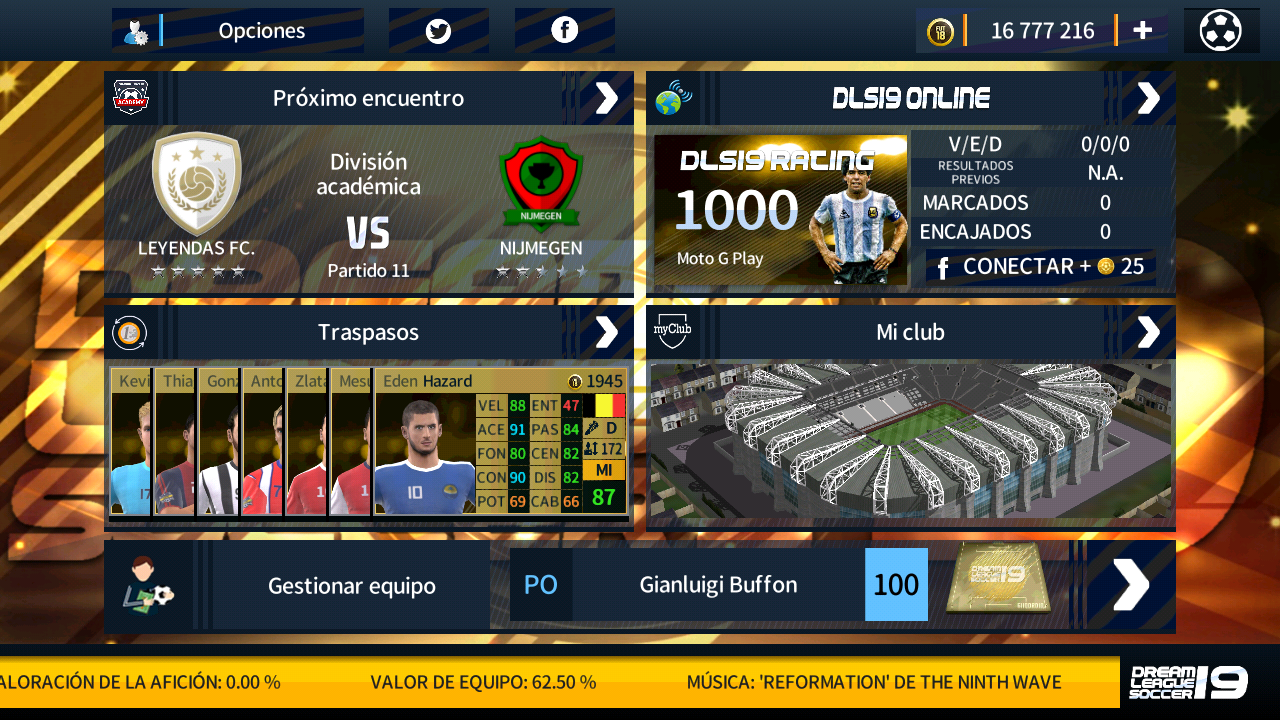Expand the Mi club panel chevron
The height and width of the screenshot is (720, 1280).
tap(1148, 331)
